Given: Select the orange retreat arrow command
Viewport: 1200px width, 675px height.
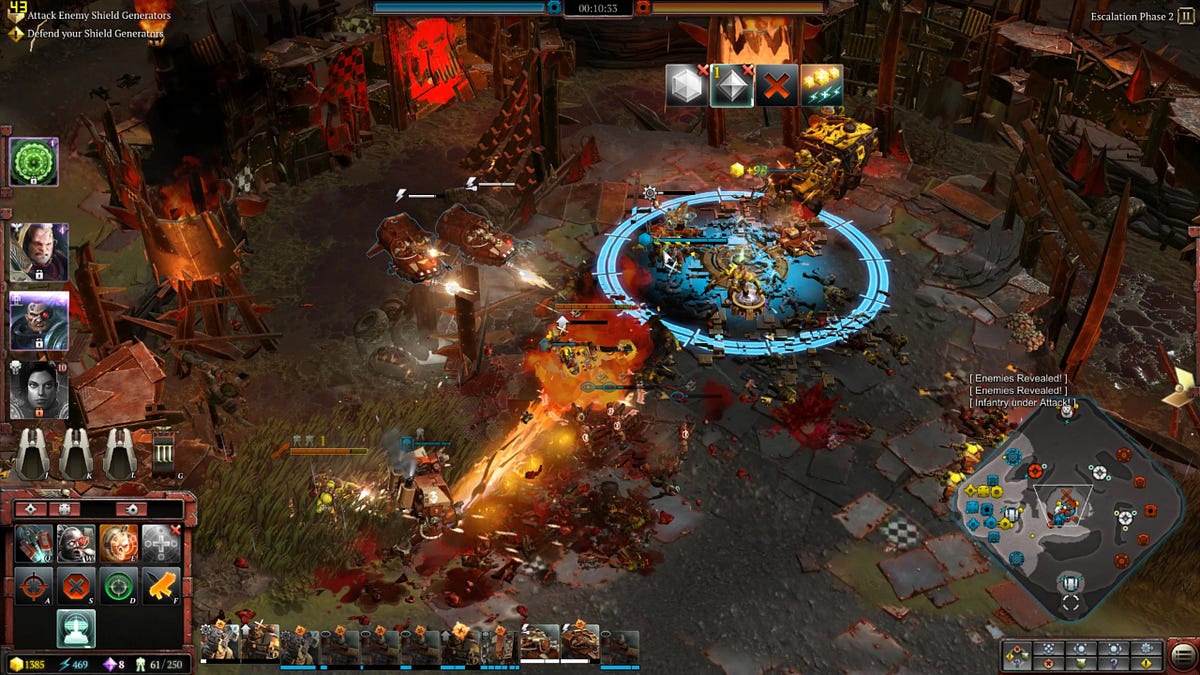Looking at the screenshot, I should (x=160, y=585).
